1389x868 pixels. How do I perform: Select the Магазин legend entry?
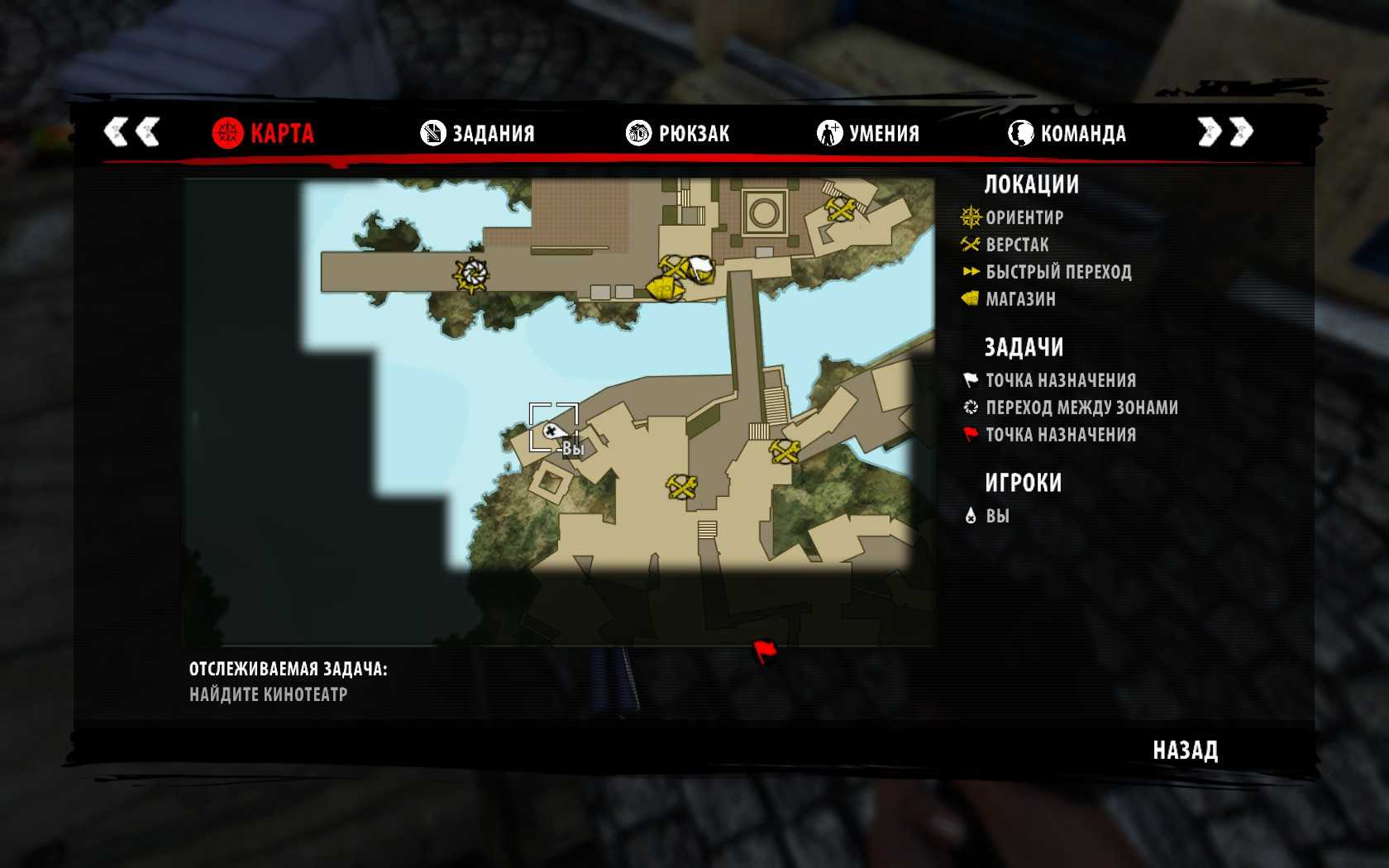click(x=1019, y=299)
